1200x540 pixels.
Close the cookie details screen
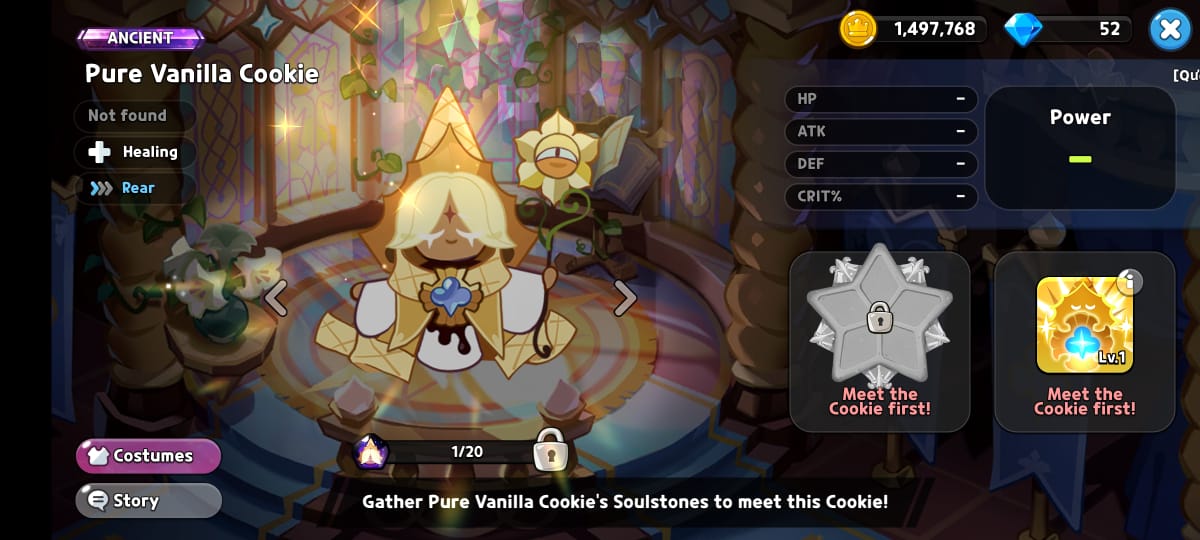point(1169,29)
